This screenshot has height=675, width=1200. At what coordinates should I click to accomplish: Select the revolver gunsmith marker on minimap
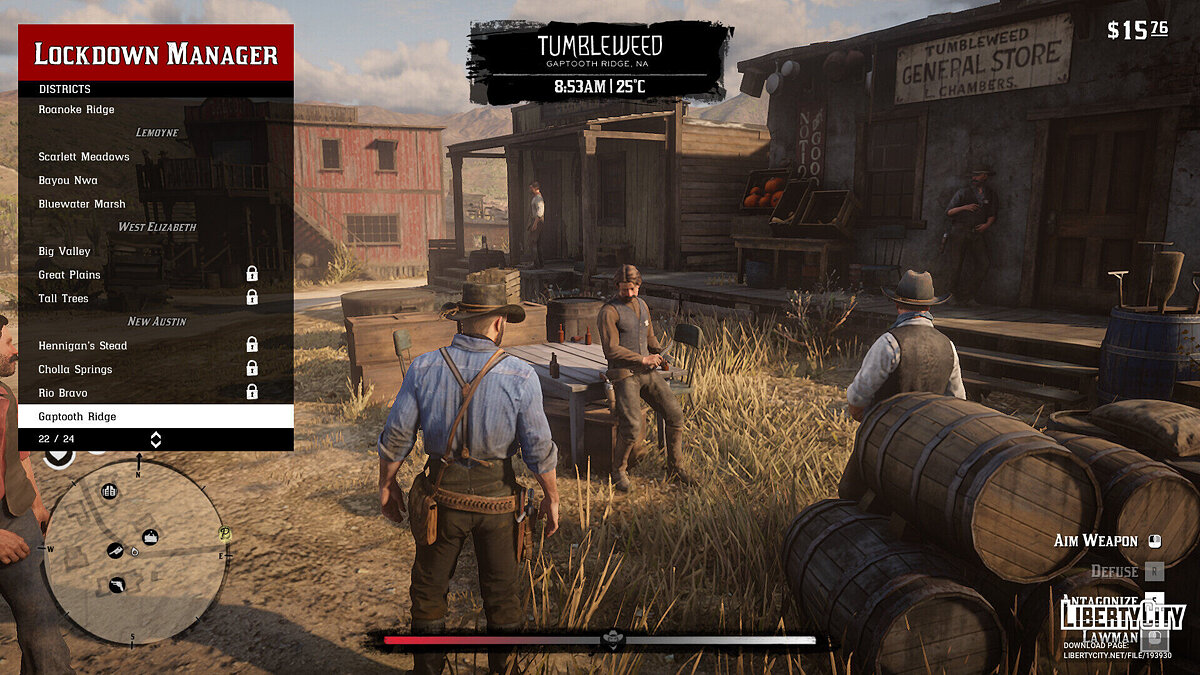point(117,583)
